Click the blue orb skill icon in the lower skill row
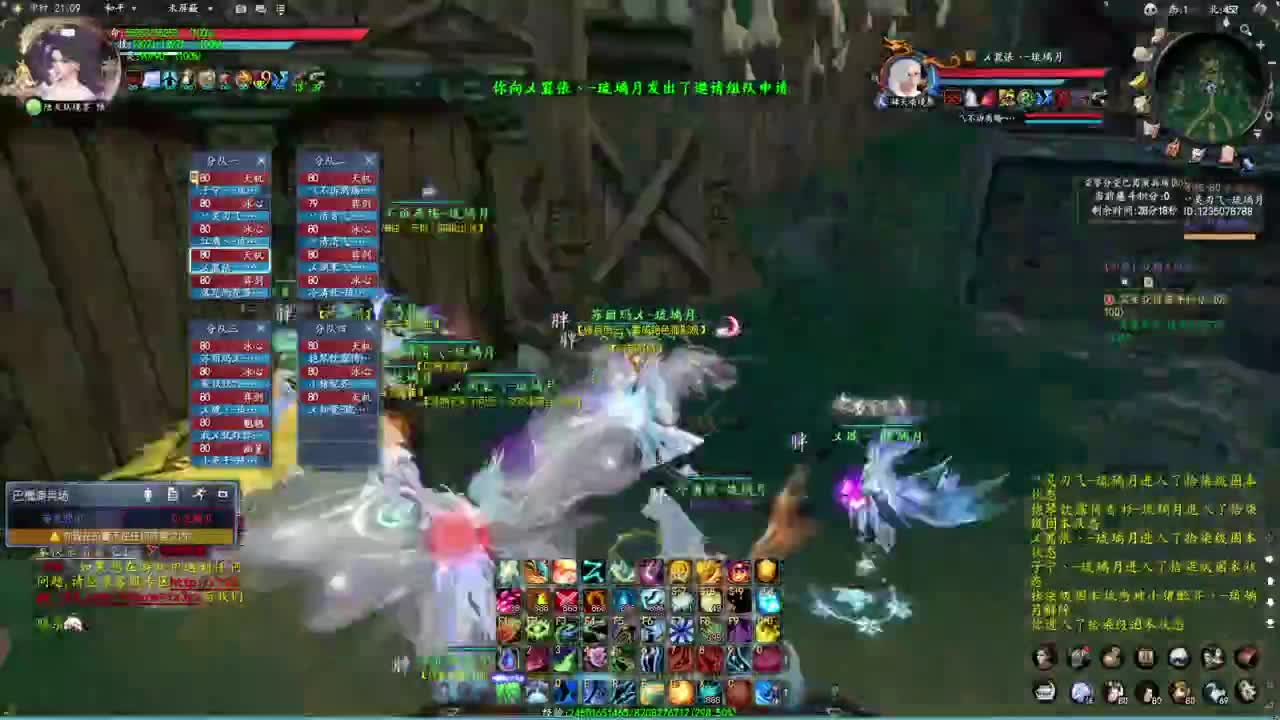 click(x=1080, y=690)
